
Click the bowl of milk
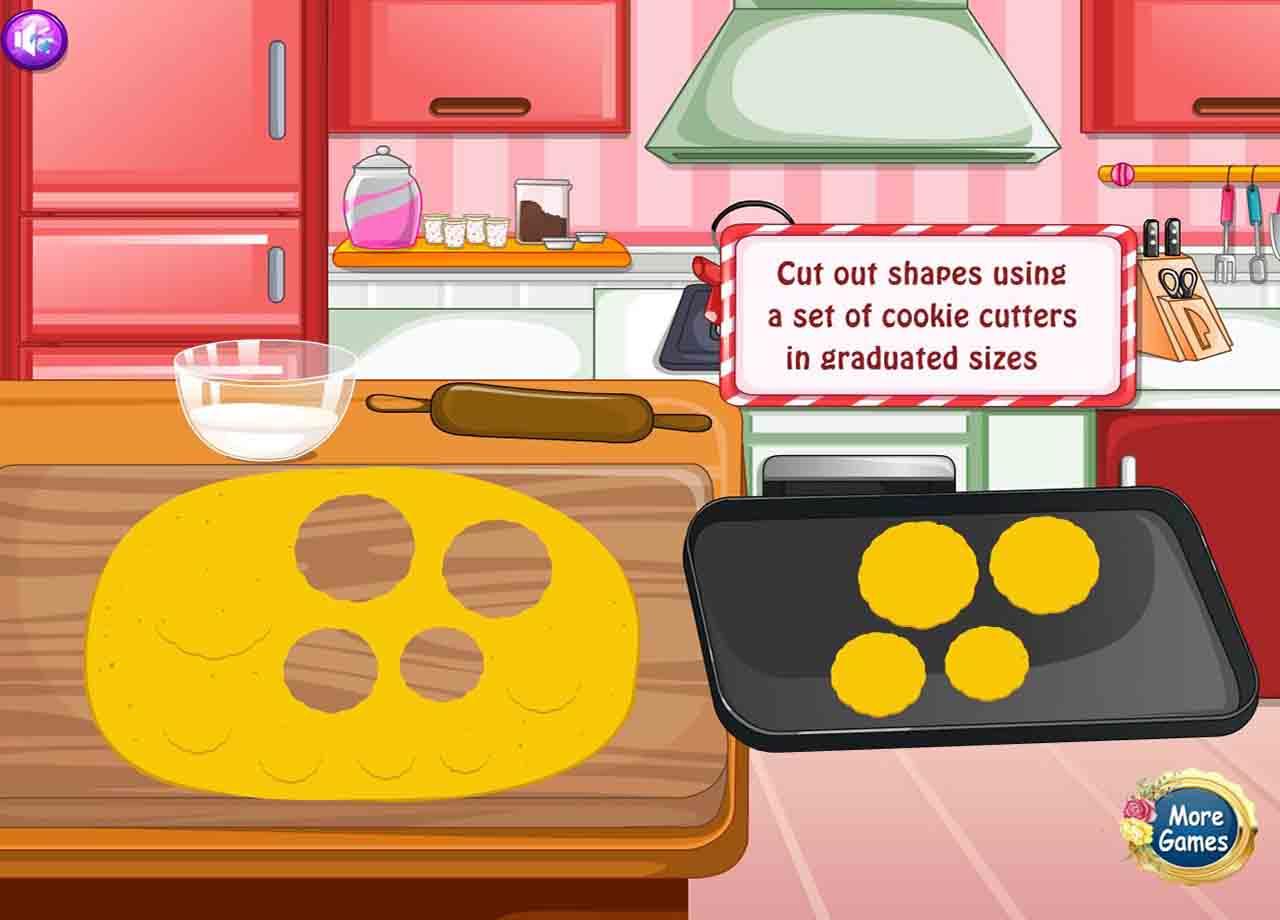[262, 400]
